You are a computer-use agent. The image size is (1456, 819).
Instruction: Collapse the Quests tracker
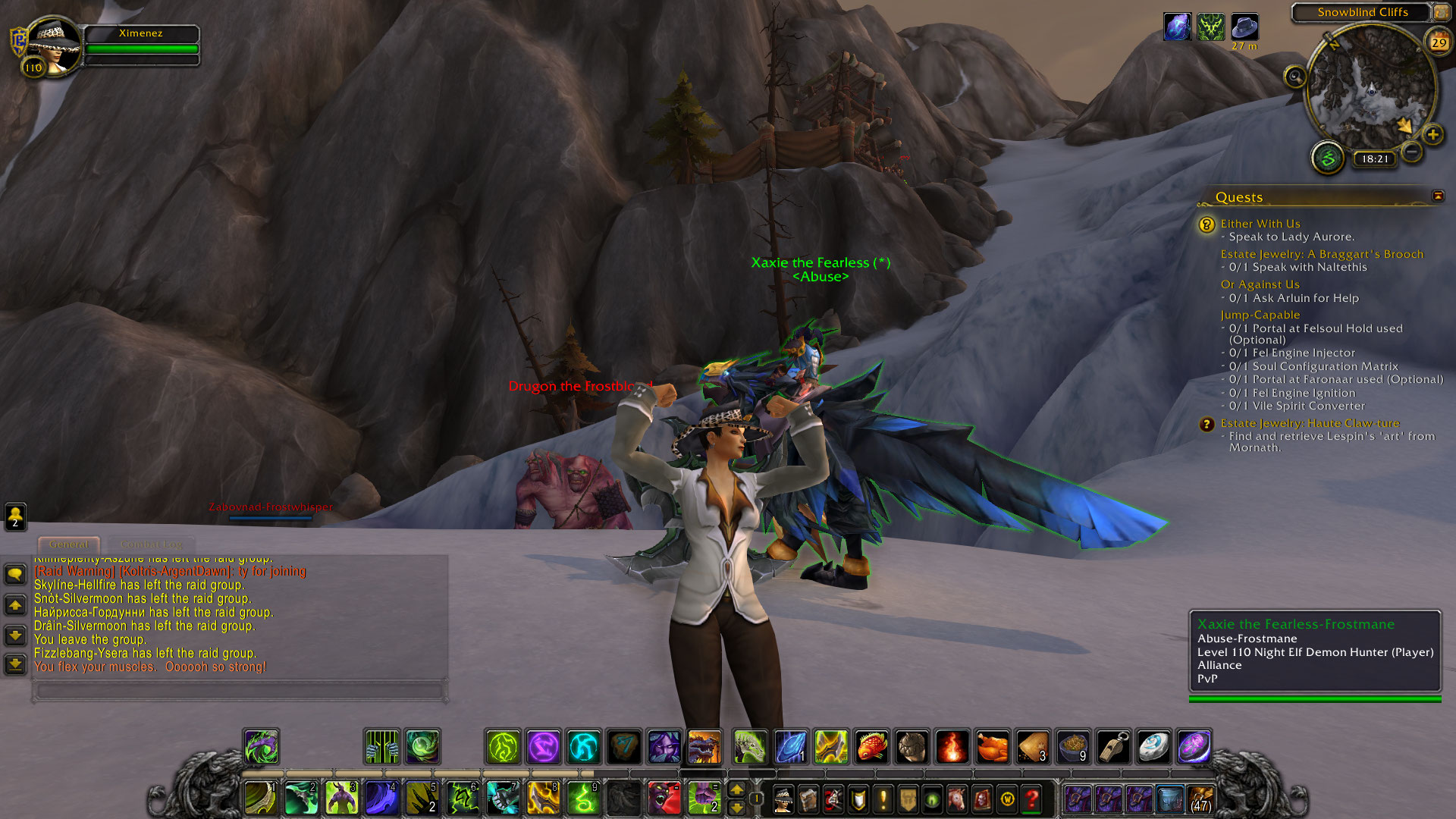pos(1438,196)
